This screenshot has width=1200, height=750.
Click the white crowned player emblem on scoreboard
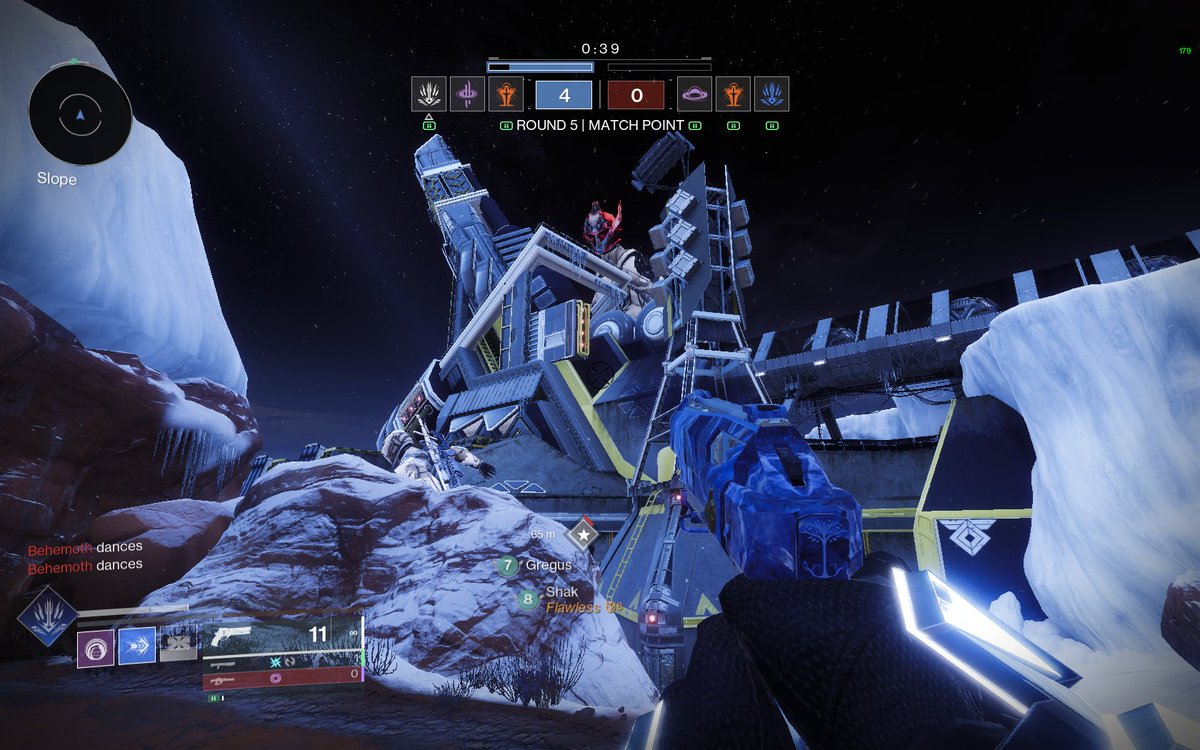(428, 94)
